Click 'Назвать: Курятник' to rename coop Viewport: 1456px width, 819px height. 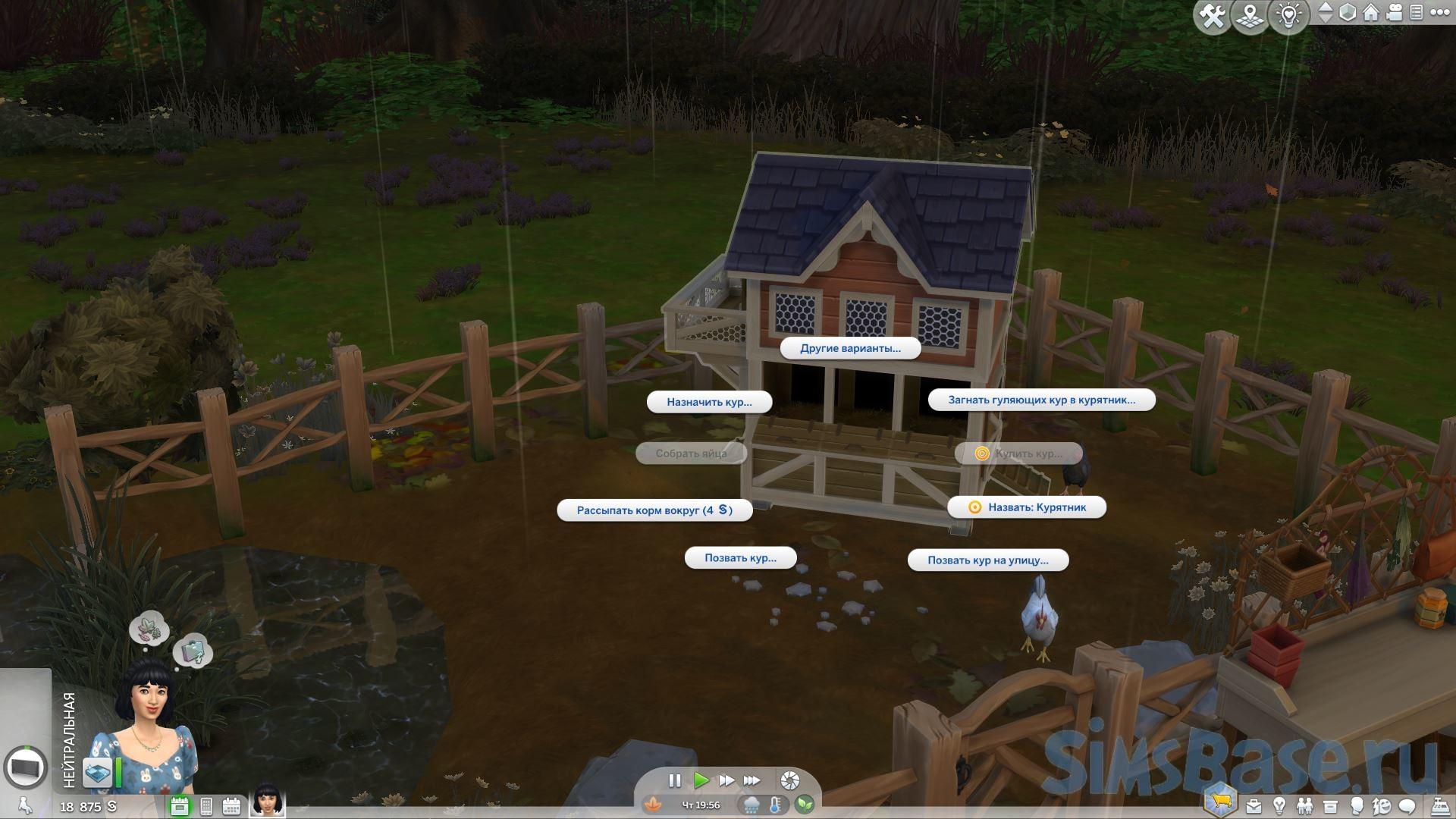pyautogui.click(x=1027, y=507)
